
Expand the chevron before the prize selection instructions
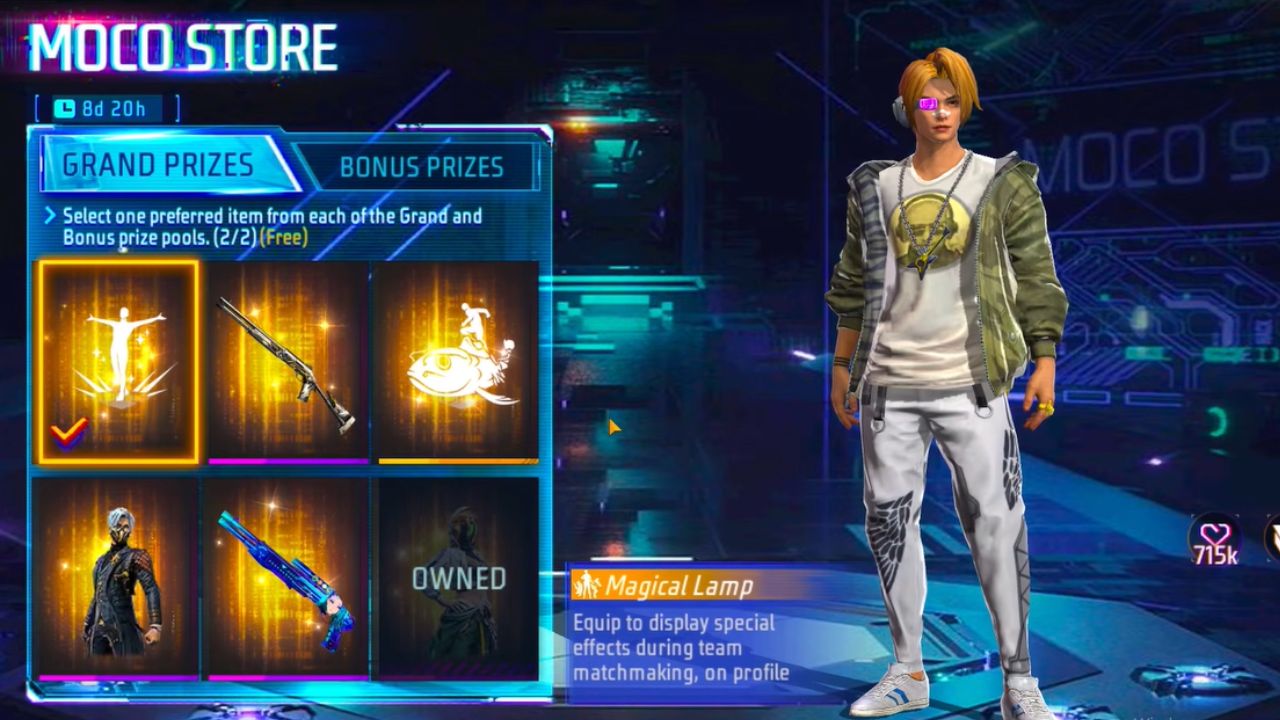tap(50, 216)
